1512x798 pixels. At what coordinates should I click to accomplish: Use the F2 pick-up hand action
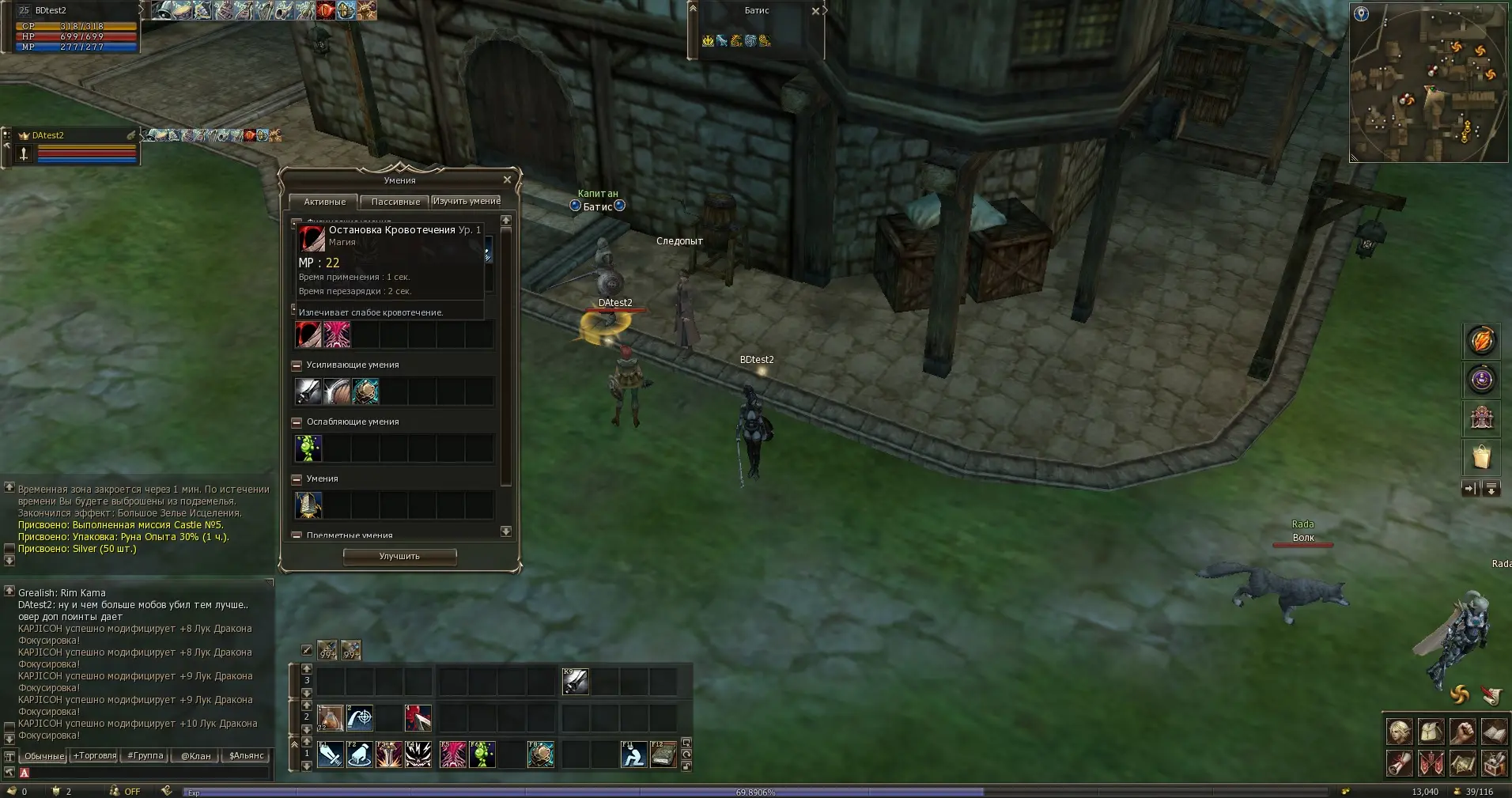[360, 755]
